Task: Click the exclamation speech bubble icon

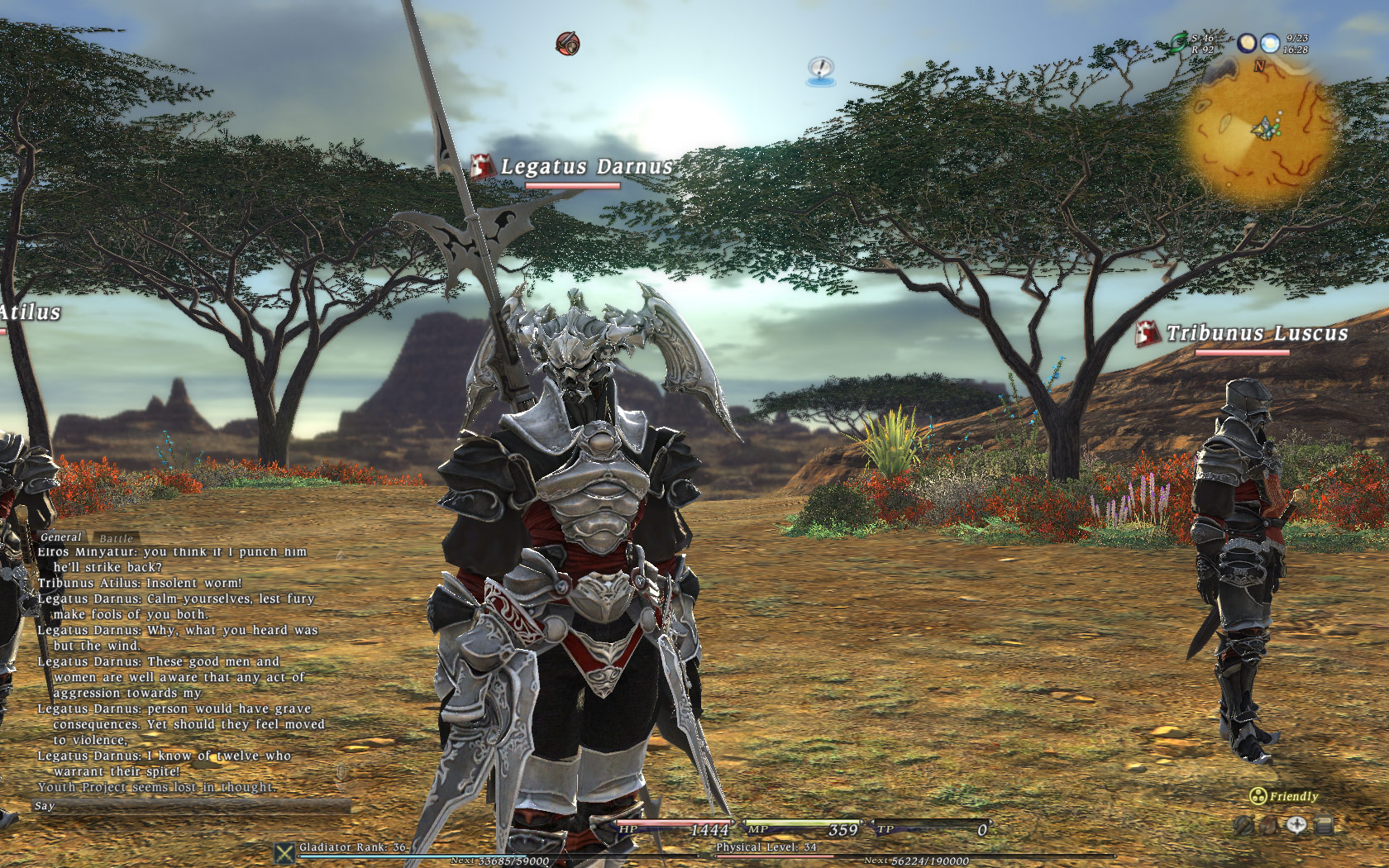Action: point(820,70)
